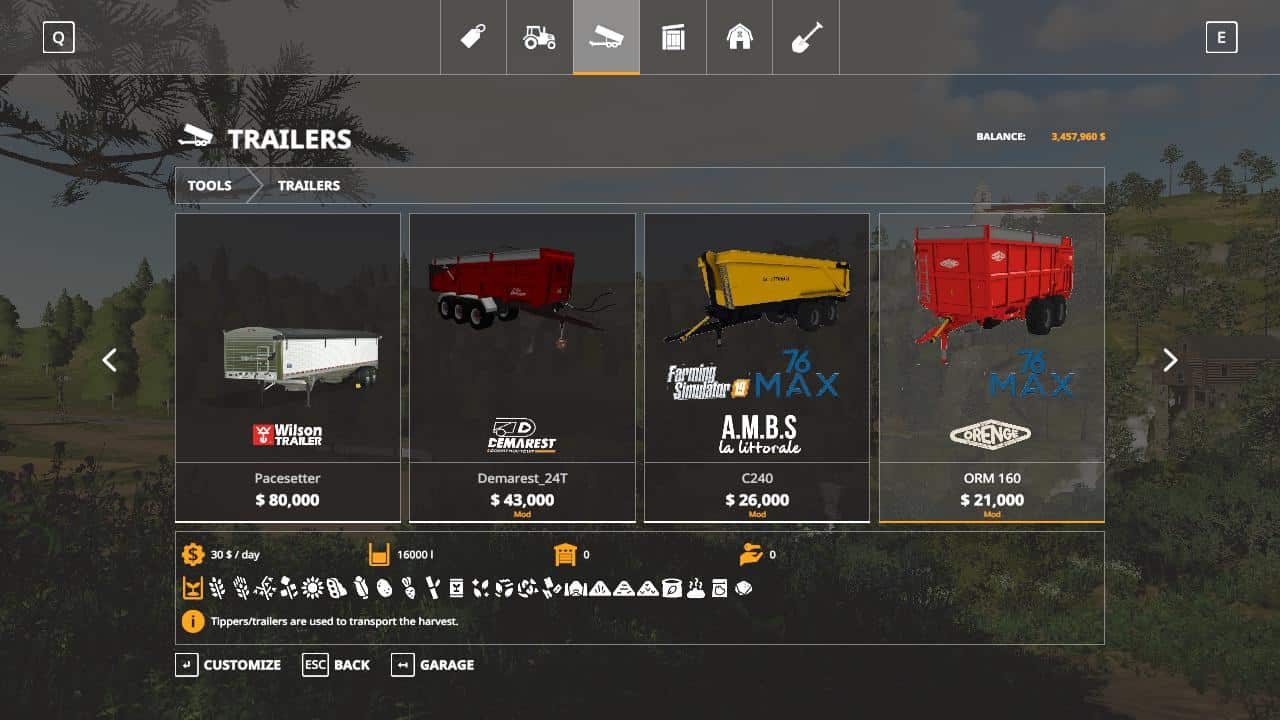The width and height of the screenshot is (1280, 720).
Task: Open the Garage view
Action: (x=433, y=665)
